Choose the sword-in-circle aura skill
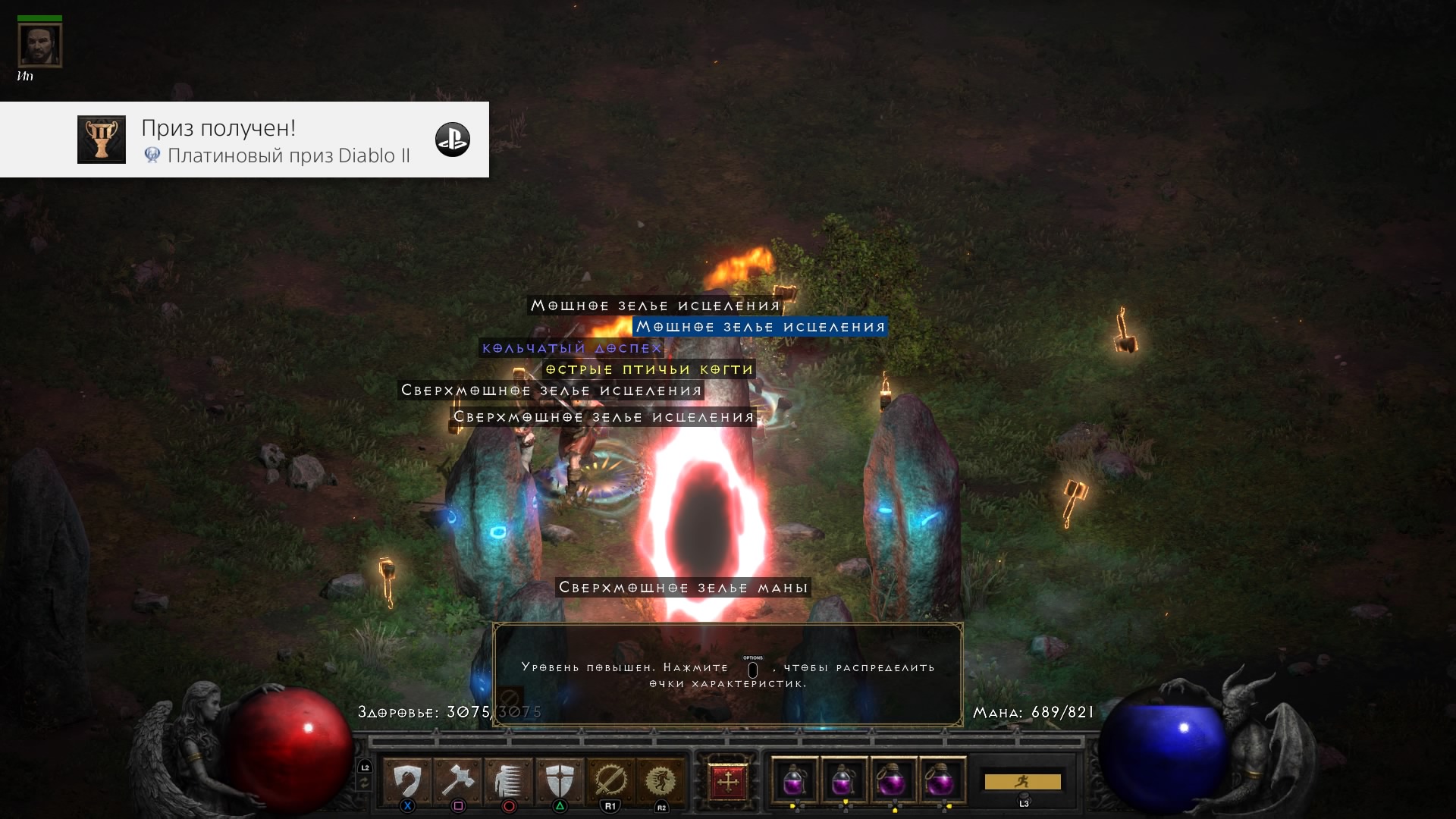Image resolution: width=1456 pixels, height=819 pixels. (x=610, y=780)
